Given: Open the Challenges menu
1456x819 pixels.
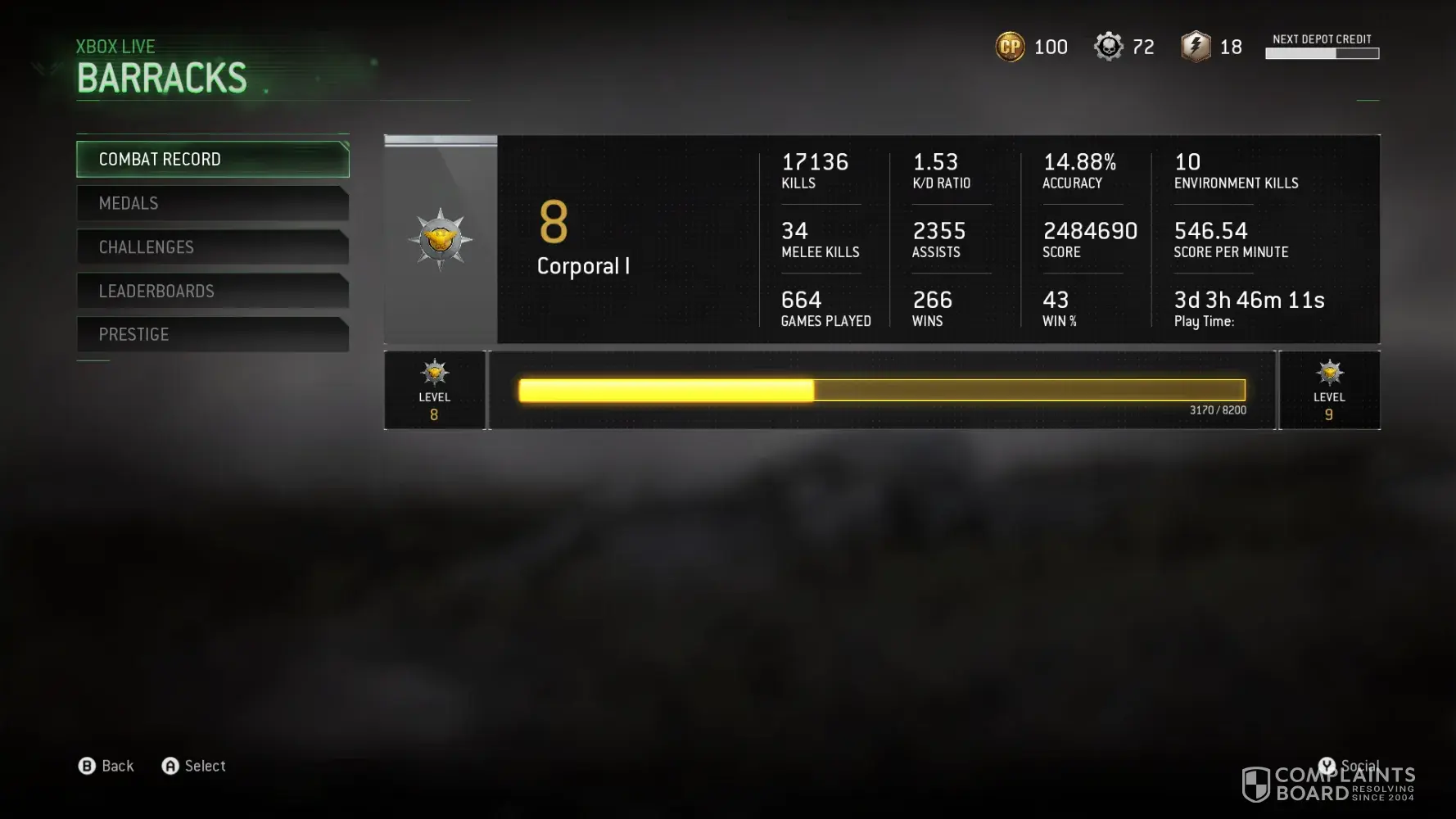Looking at the screenshot, I should (x=212, y=247).
